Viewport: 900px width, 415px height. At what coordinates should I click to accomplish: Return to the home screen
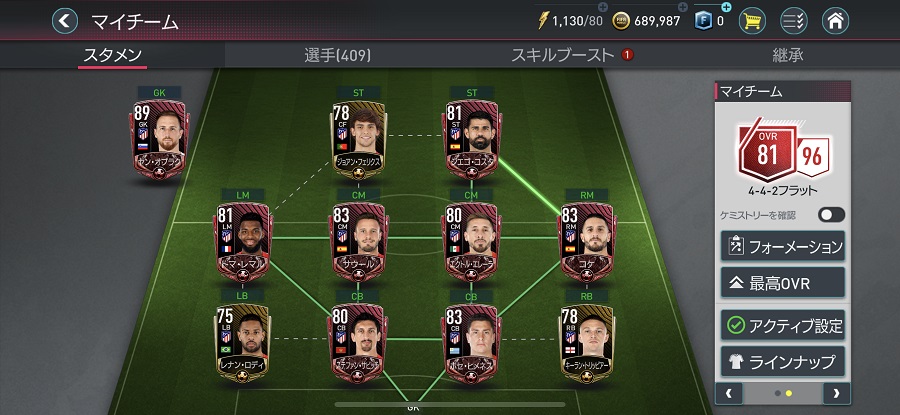point(836,20)
